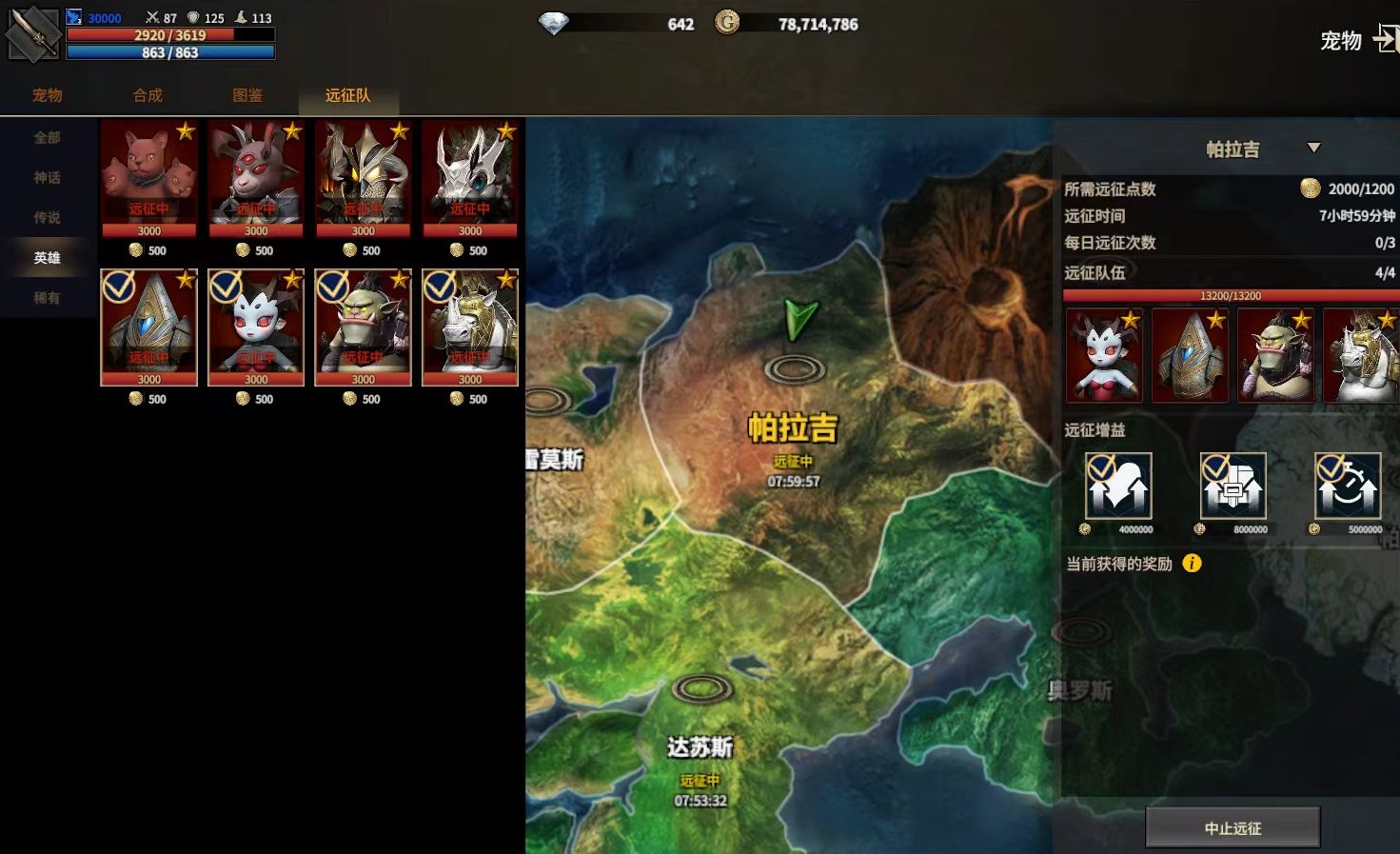Choose the 神话 rarity filter
Screen dimensions: 1400x854
(x=47, y=178)
